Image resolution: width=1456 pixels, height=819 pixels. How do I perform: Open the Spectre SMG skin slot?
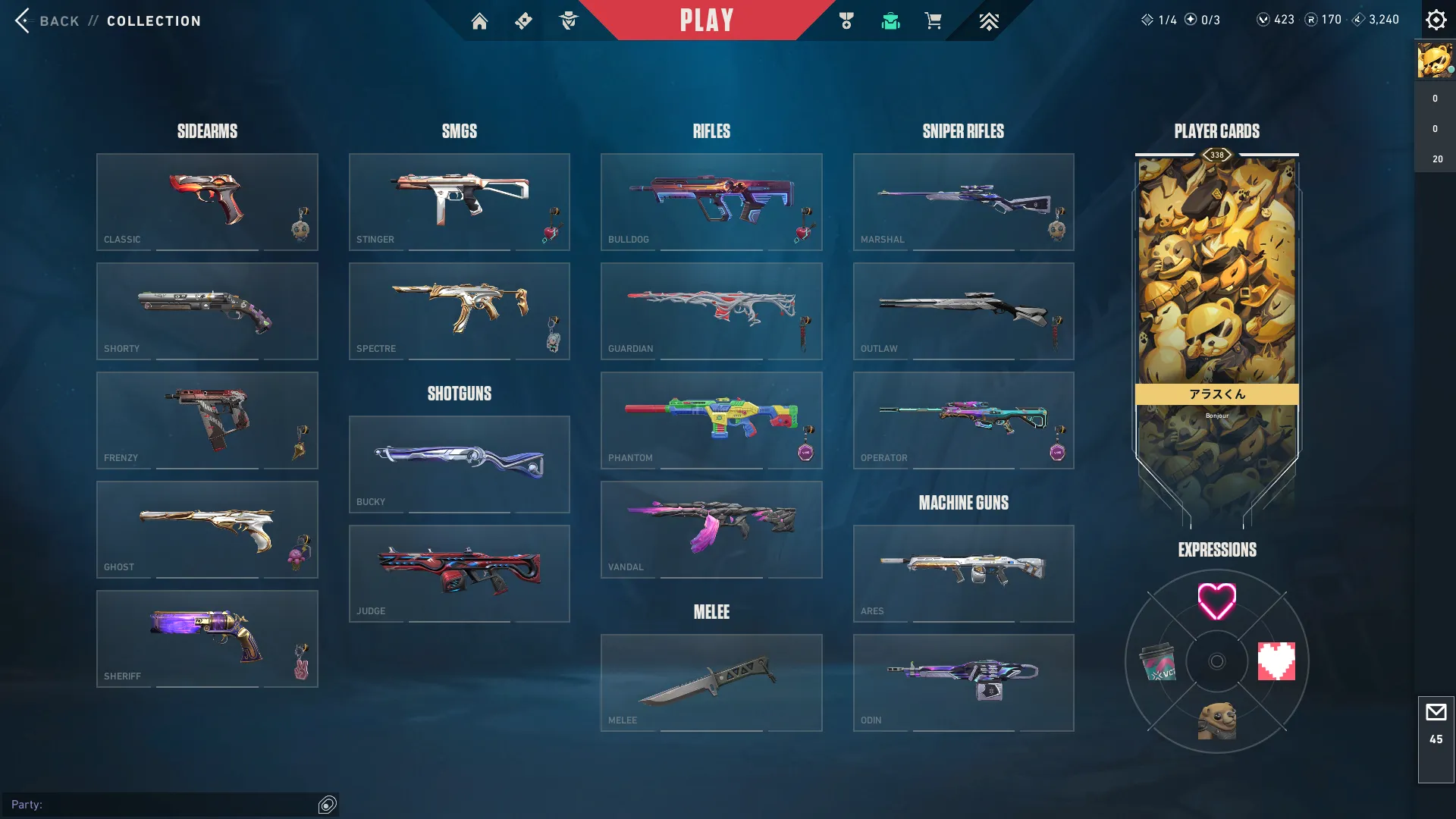pyautogui.click(x=459, y=311)
